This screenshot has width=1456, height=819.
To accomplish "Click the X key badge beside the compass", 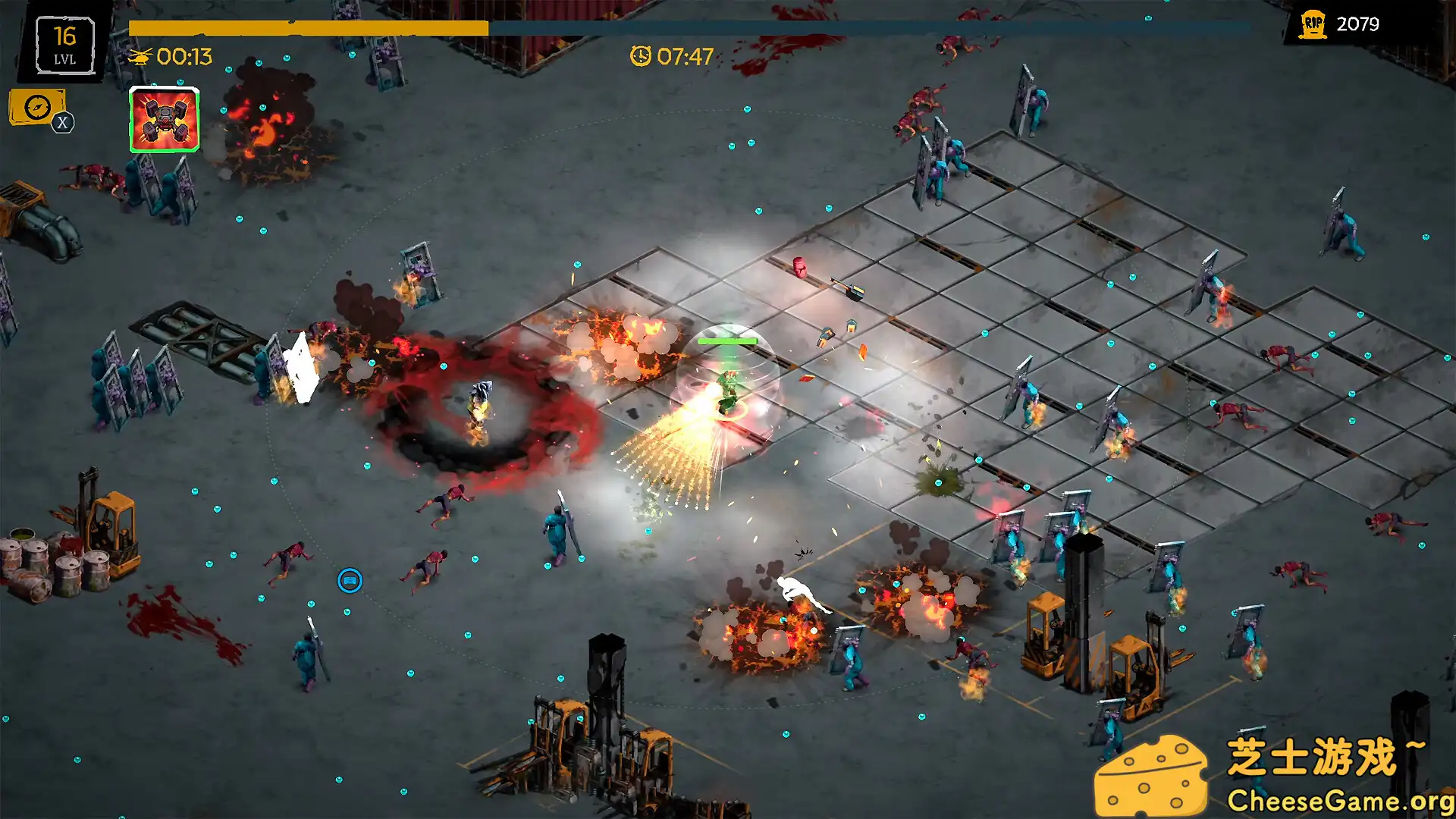I will pyautogui.click(x=64, y=120).
